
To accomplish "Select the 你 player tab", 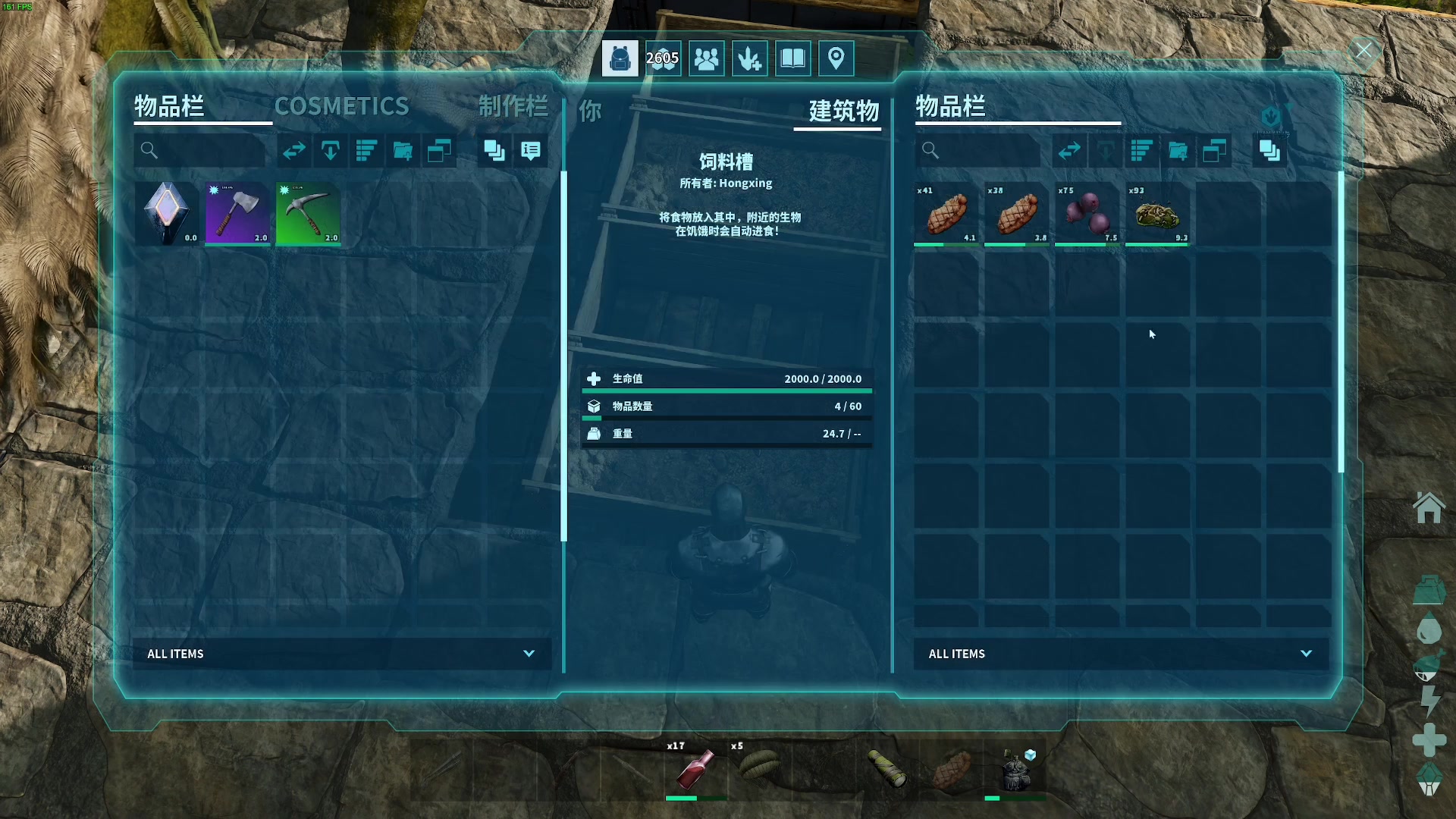I will click(x=590, y=111).
